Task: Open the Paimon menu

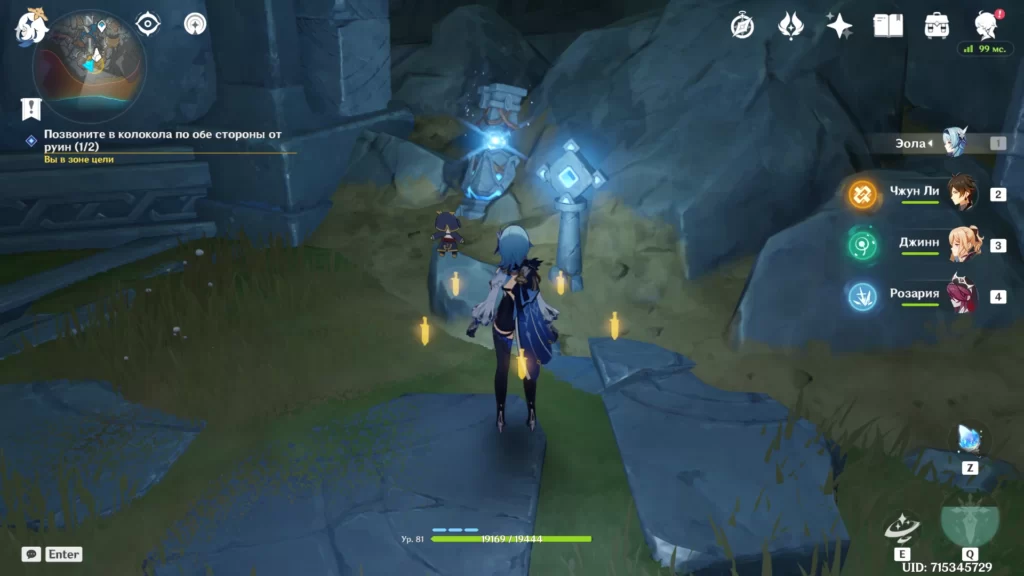Action: (x=32, y=26)
